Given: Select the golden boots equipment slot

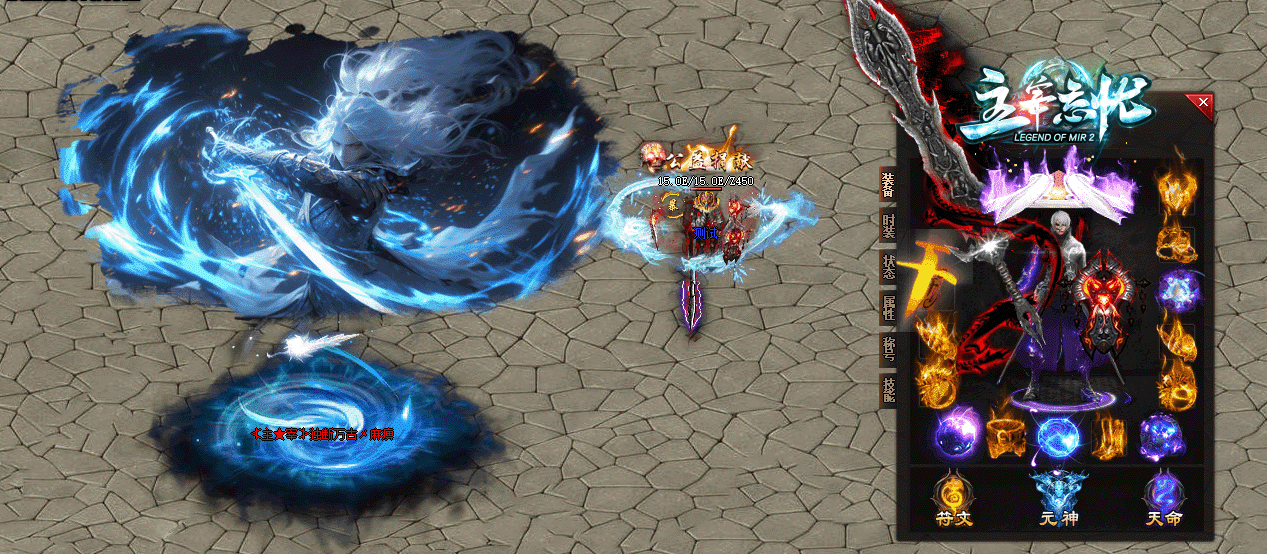Looking at the screenshot, I should click(x=1108, y=437).
